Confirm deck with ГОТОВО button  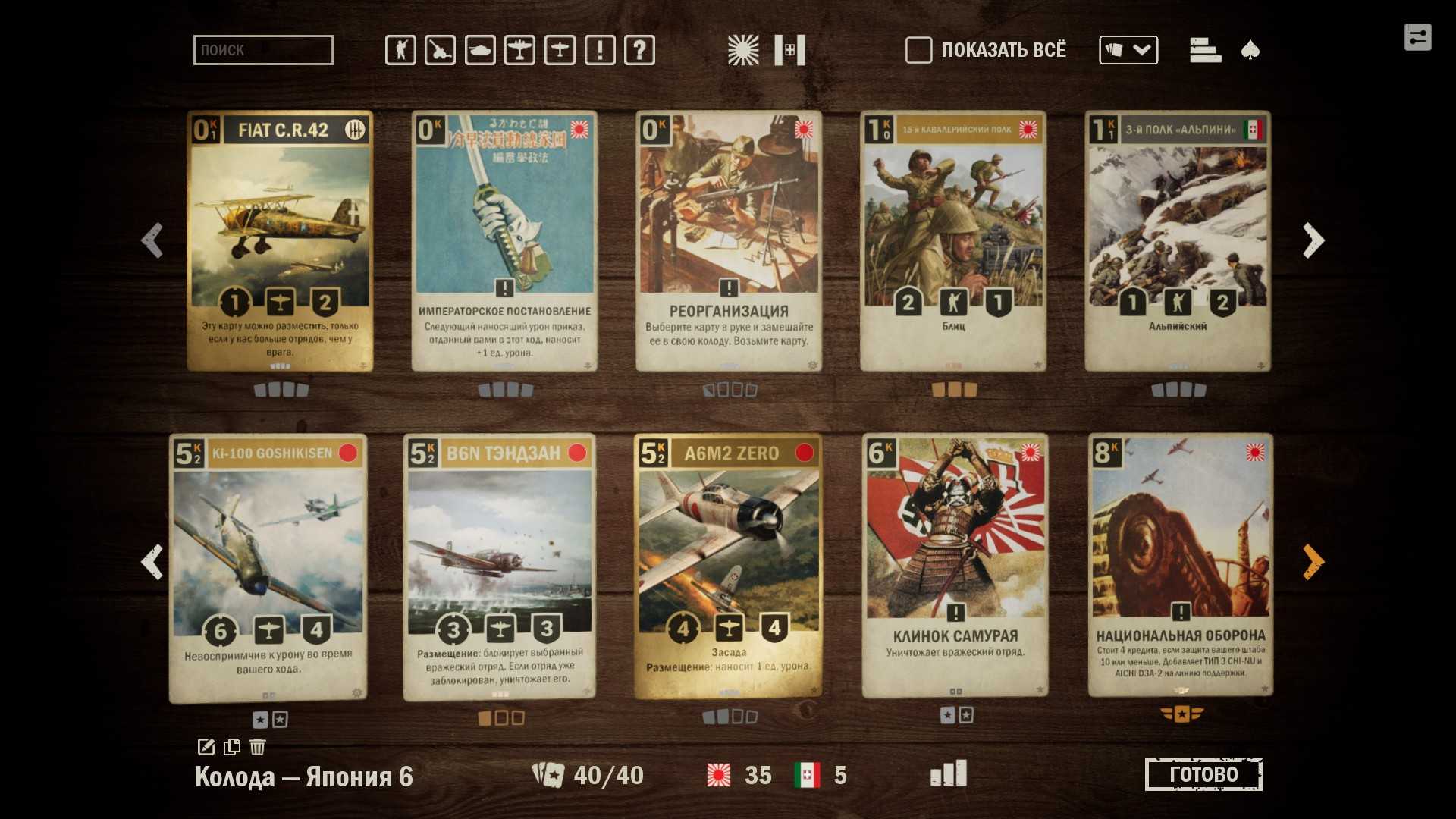tap(1203, 774)
